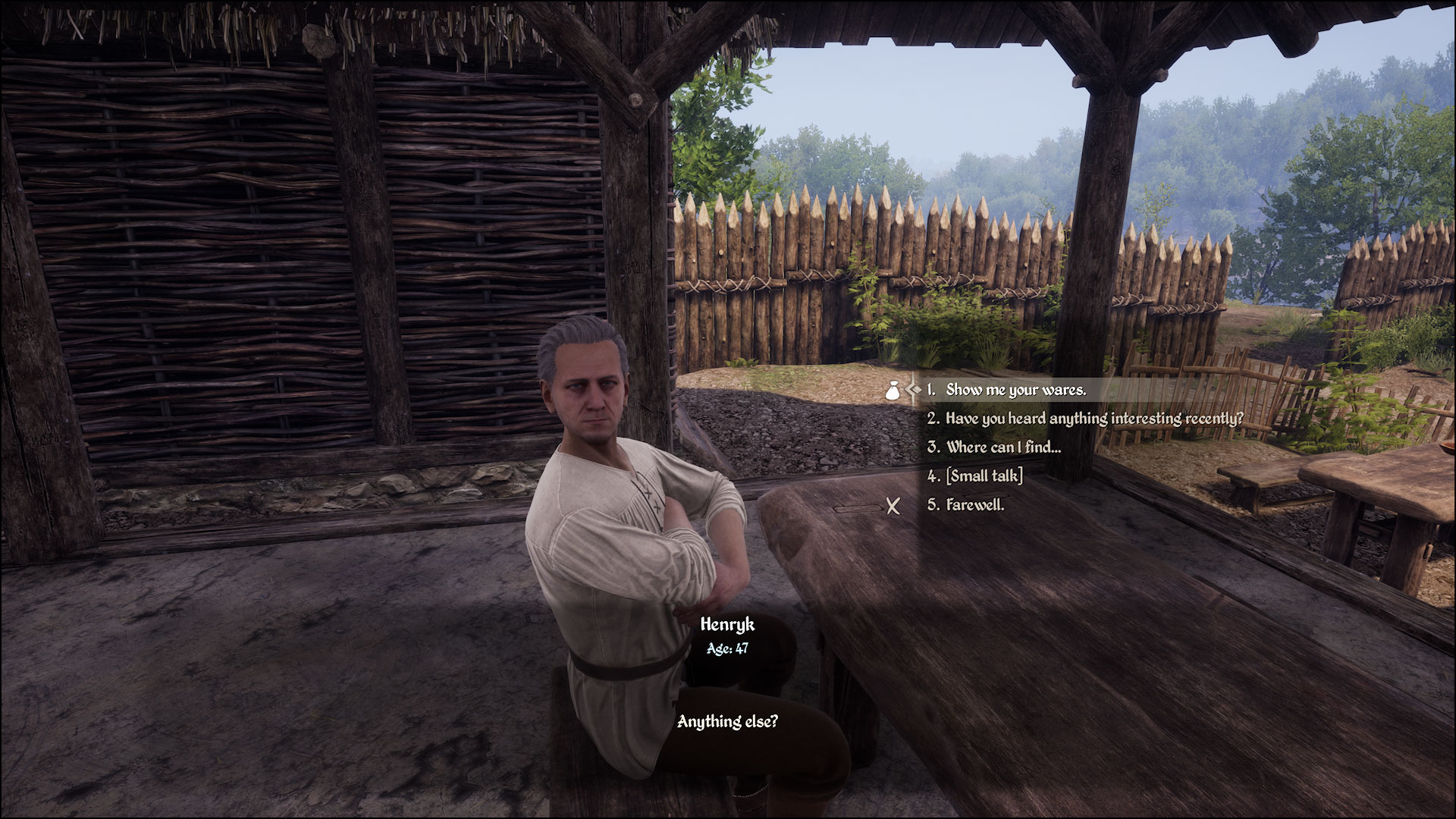Click the number 1 in the dialogue list
Image resolution: width=1456 pixels, height=819 pixels.
pyautogui.click(x=930, y=391)
